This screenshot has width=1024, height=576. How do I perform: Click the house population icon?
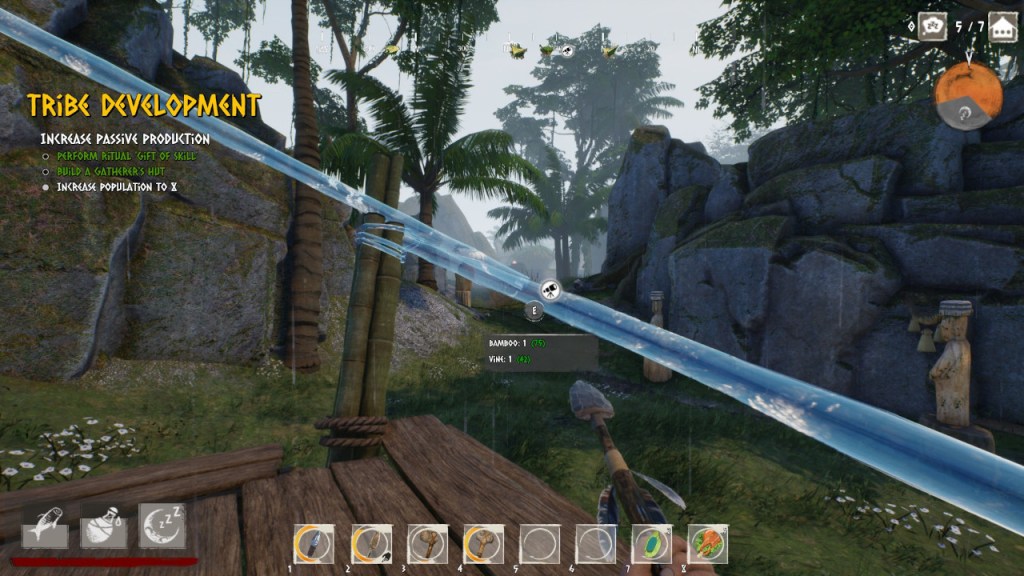pyautogui.click(x=1003, y=27)
